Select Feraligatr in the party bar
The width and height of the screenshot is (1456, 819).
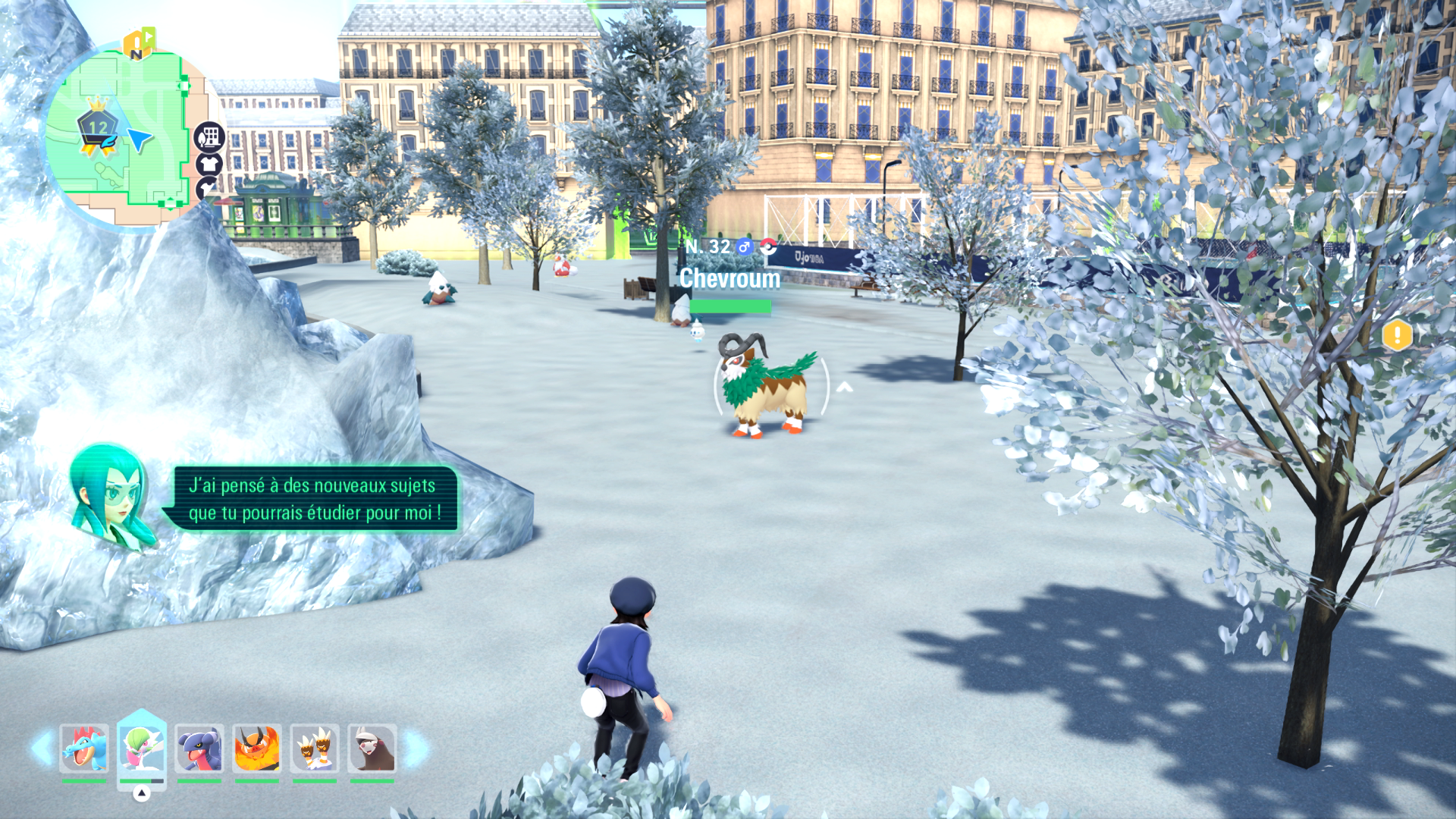pyautogui.click(x=83, y=749)
